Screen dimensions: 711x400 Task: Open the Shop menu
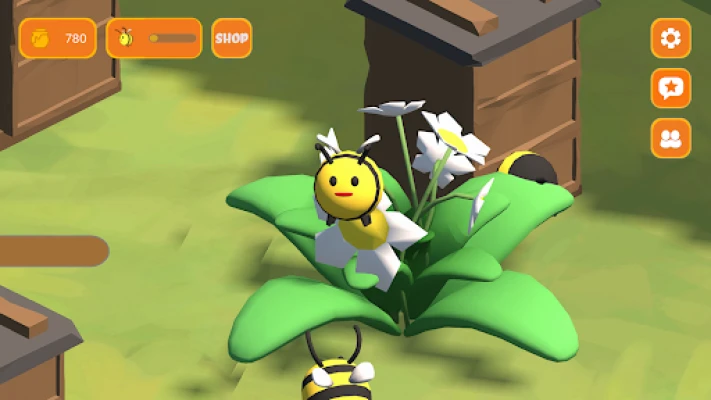(231, 38)
